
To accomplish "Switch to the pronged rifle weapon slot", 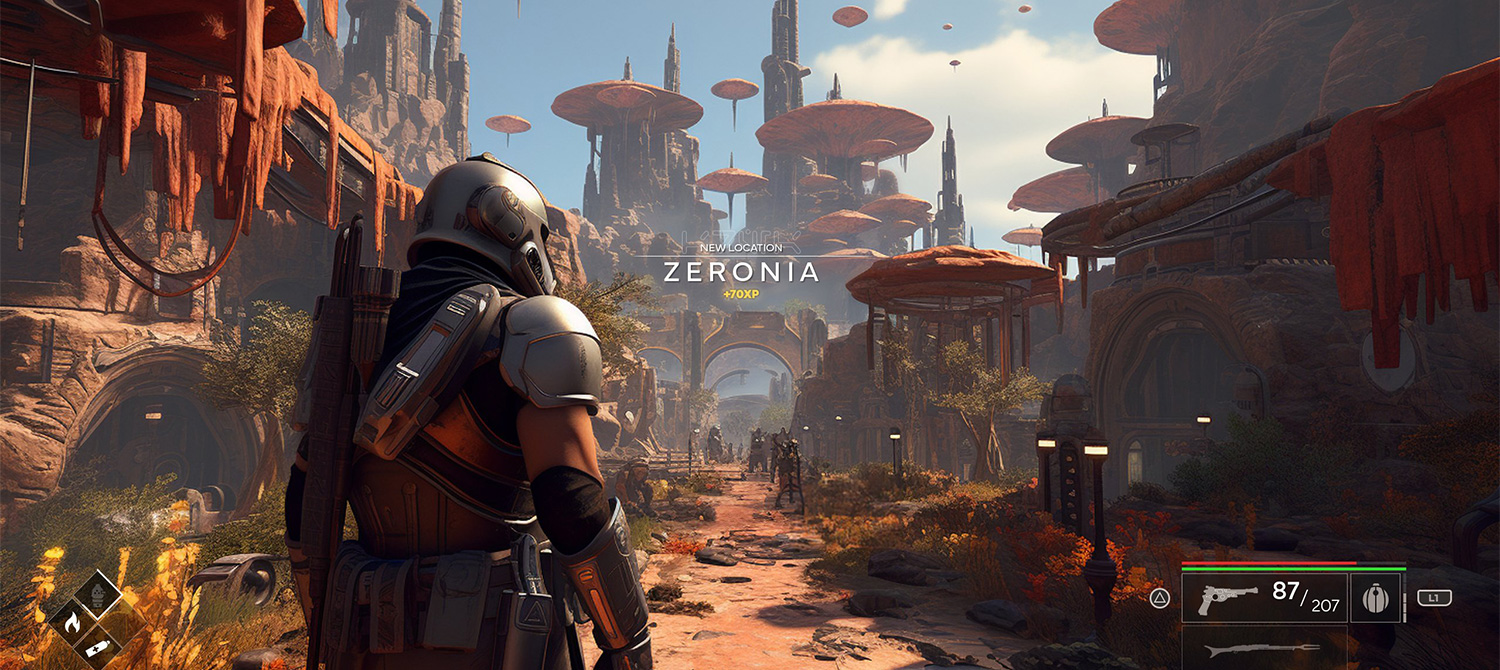I will point(1248,650).
